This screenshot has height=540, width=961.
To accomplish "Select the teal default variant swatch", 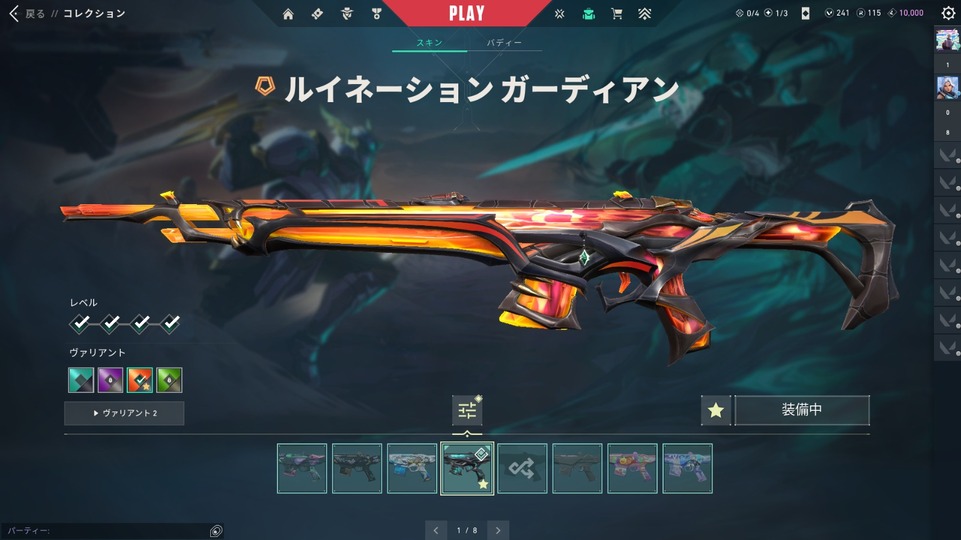I will (x=81, y=380).
